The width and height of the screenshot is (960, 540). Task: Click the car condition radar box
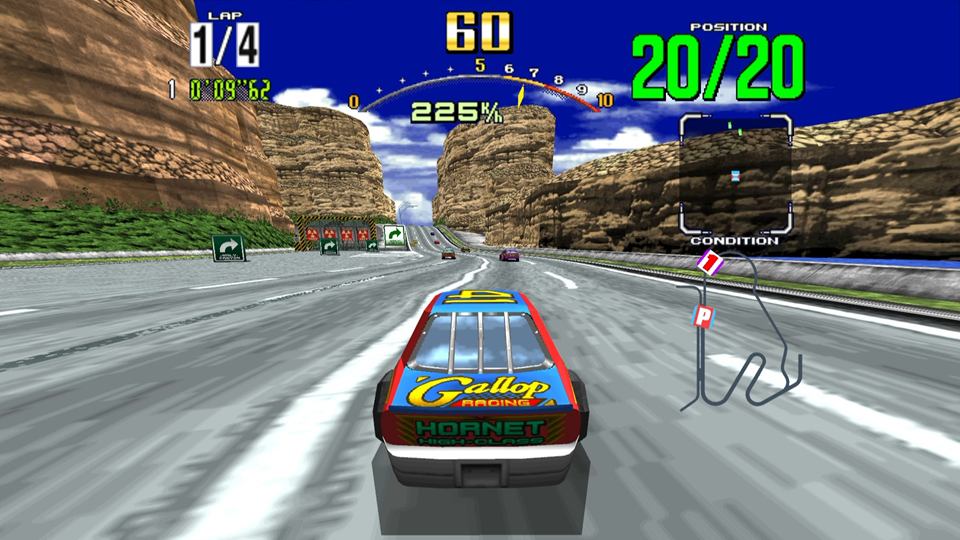point(735,174)
